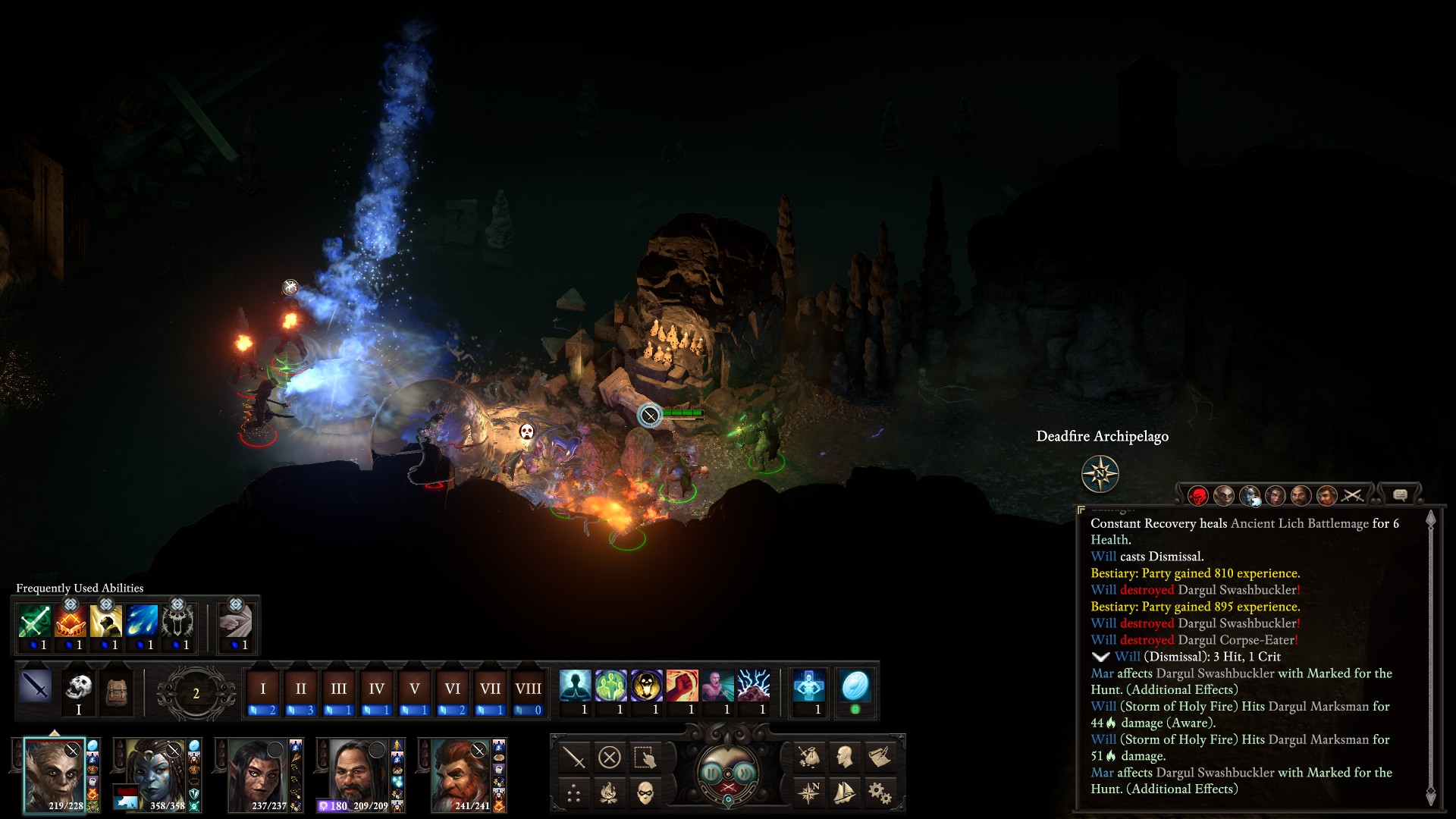
Task: Cancel current action with the circled X button
Action: tap(610, 757)
